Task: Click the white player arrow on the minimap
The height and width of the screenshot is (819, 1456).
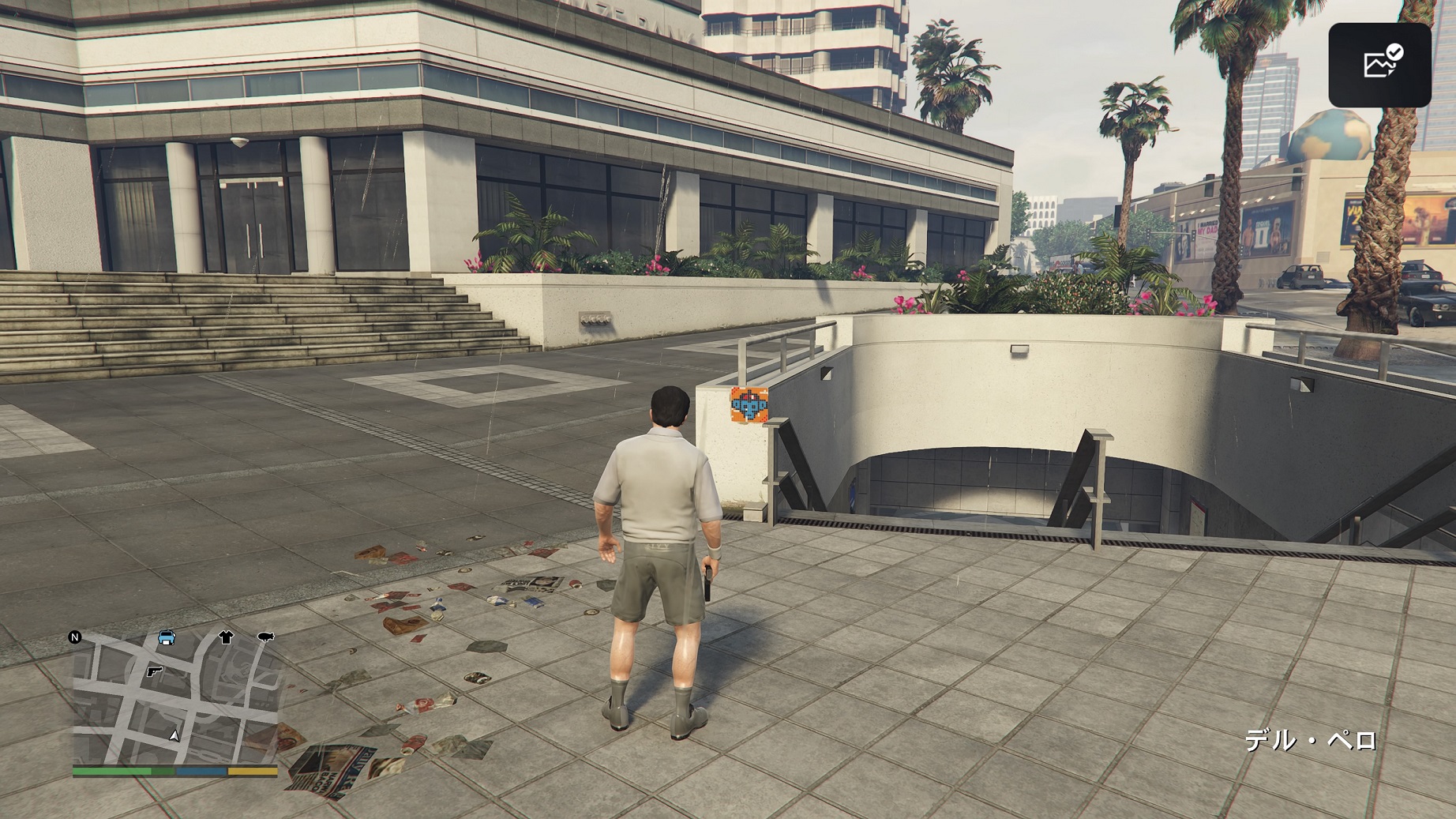Action: (174, 735)
